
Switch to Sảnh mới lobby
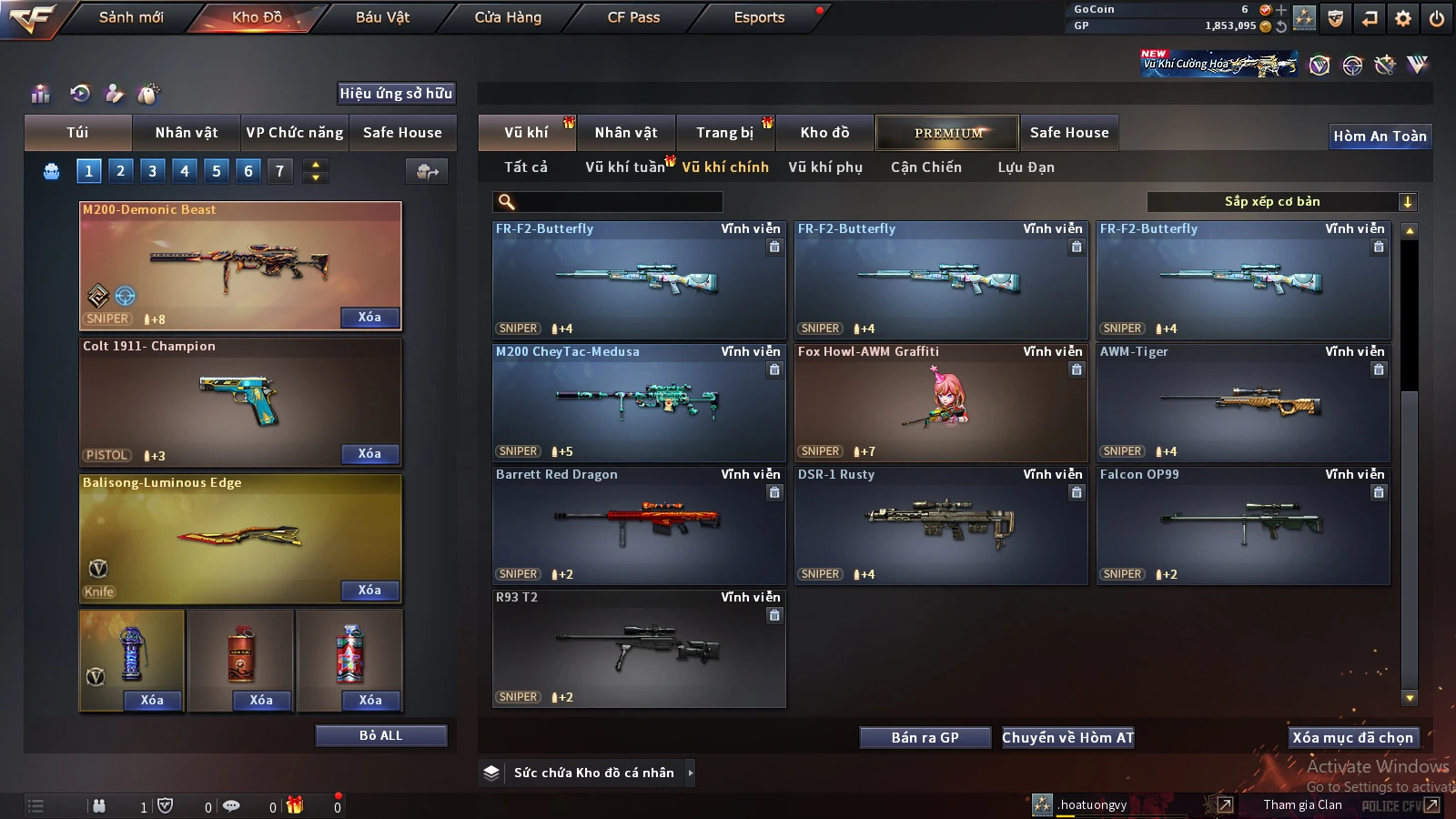131,17
